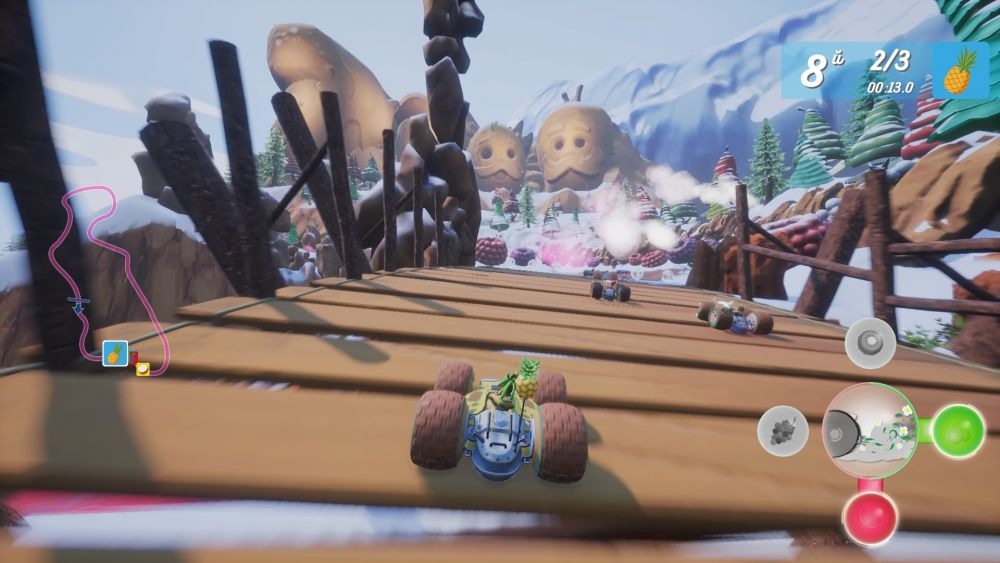The width and height of the screenshot is (1000, 563).
Task: Click the coconut racer marker on the minimap
Action: 143,368
